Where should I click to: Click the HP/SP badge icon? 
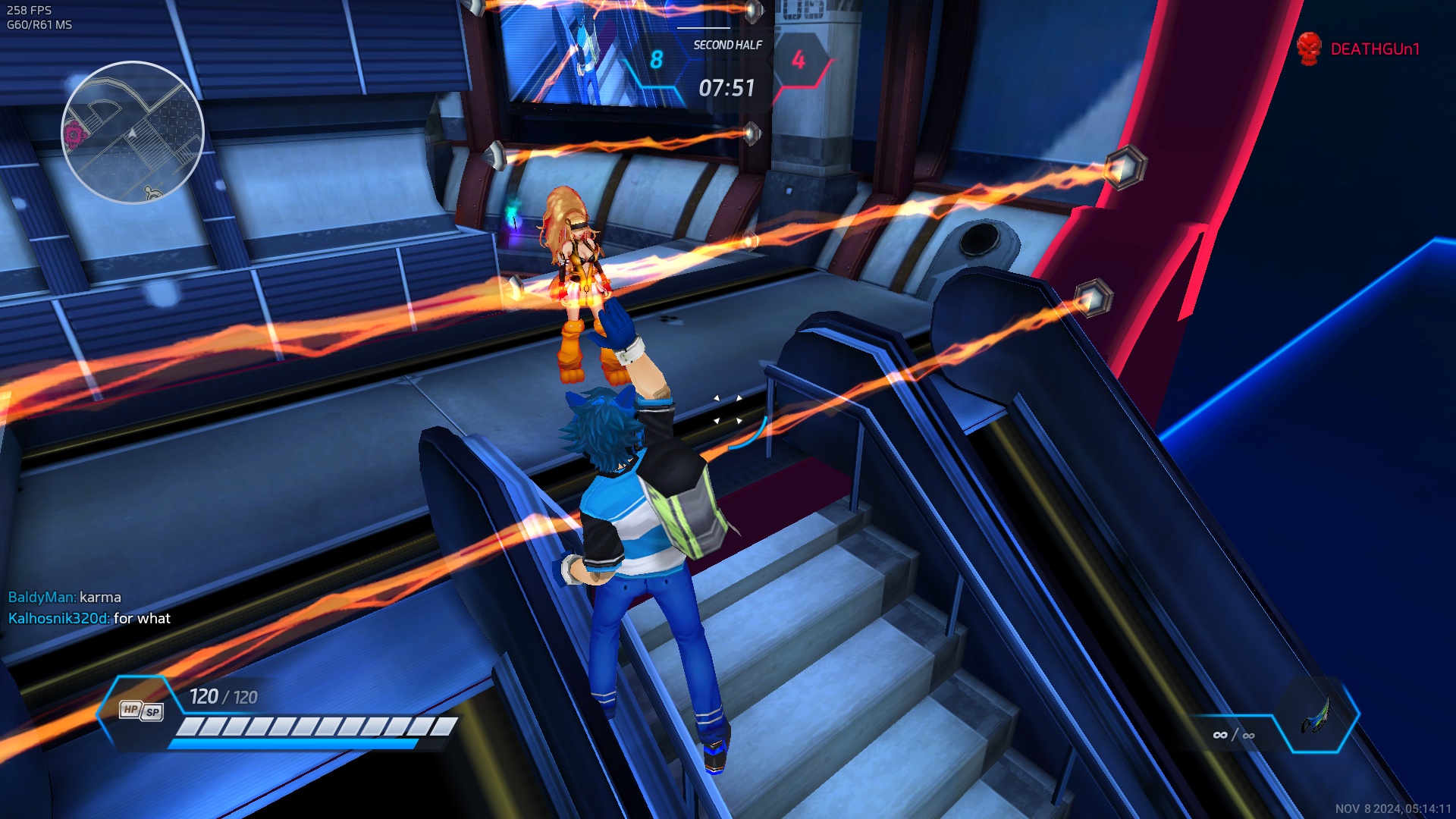pyautogui.click(x=142, y=711)
